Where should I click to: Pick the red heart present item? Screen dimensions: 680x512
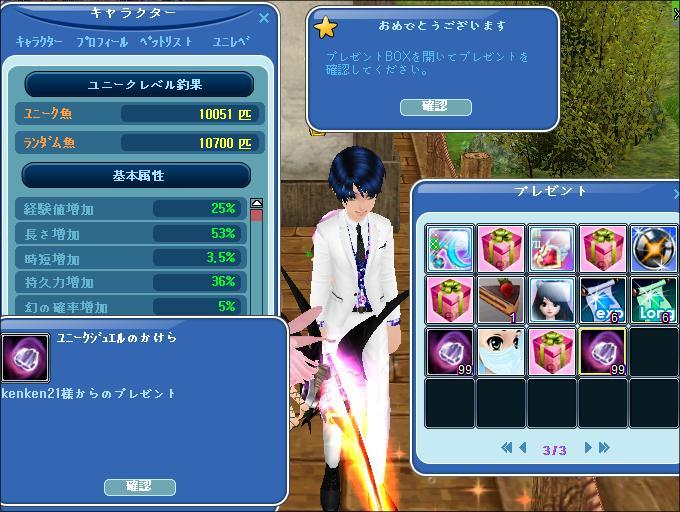[x=552, y=249]
